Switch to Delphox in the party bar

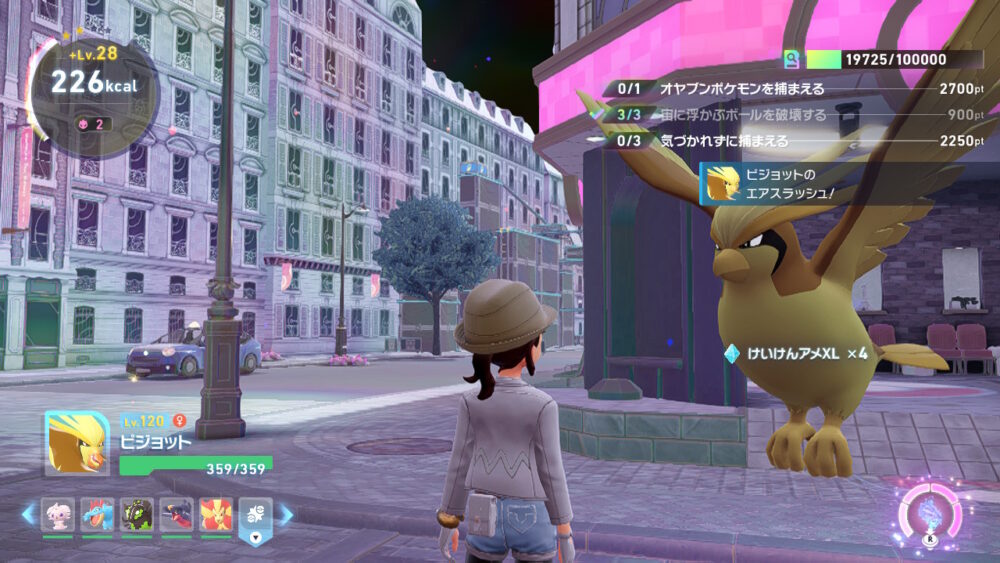pos(215,514)
